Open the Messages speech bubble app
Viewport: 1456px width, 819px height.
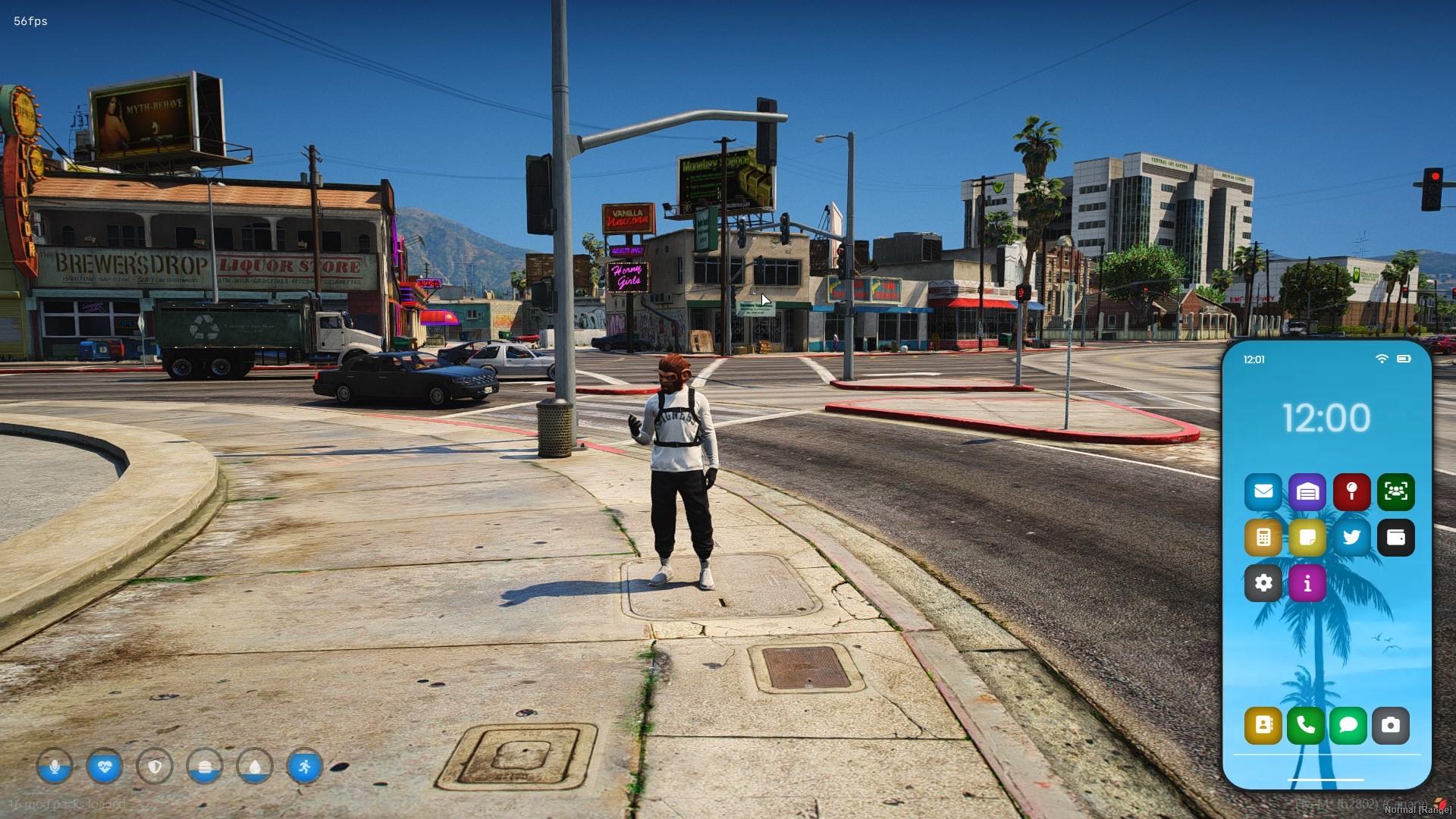point(1348,726)
